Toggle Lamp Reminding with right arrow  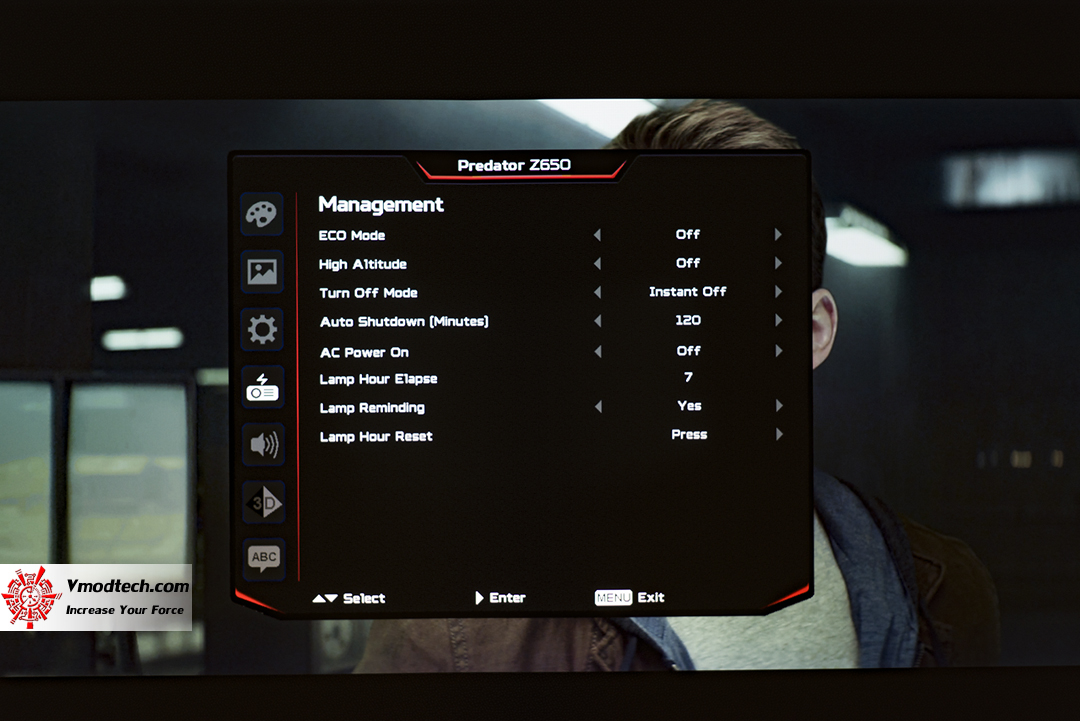click(778, 406)
